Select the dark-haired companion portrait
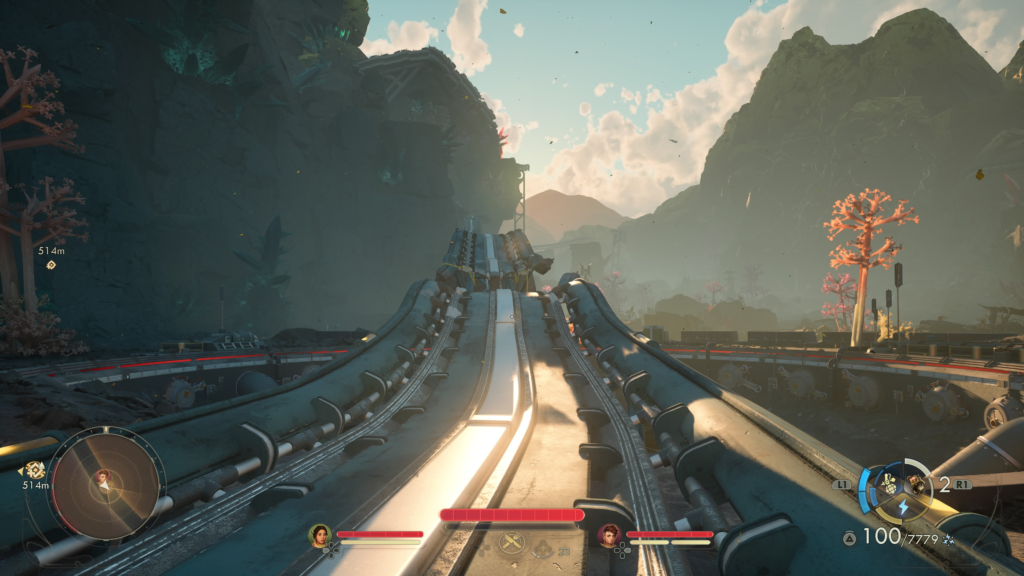Viewport: 1024px width, 576px height. pyautogui.click(x=320, y=535)
